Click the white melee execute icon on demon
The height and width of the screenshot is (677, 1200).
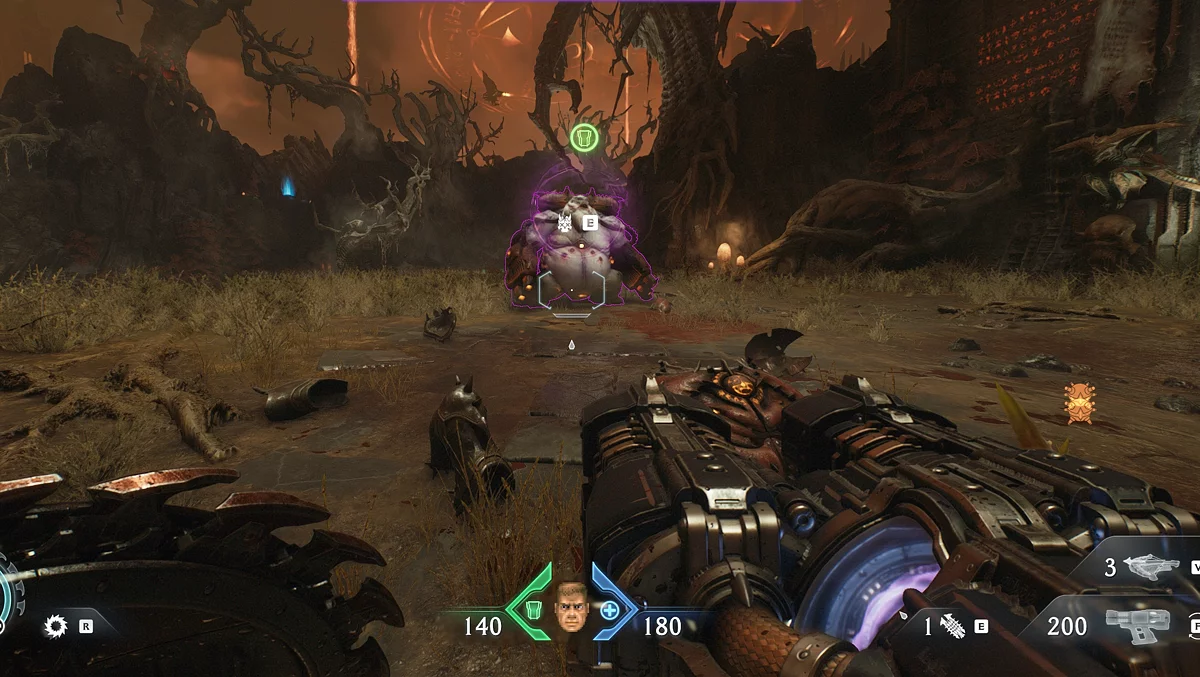pyautogui.click(x=567, y=223)
